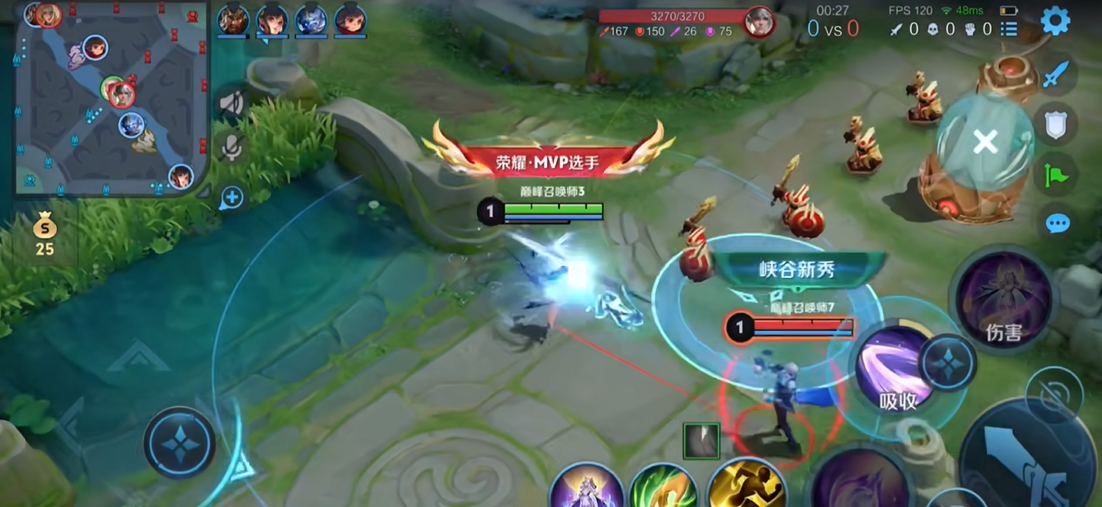Send the green flag signal
1102x507 pixels.
1056,175
